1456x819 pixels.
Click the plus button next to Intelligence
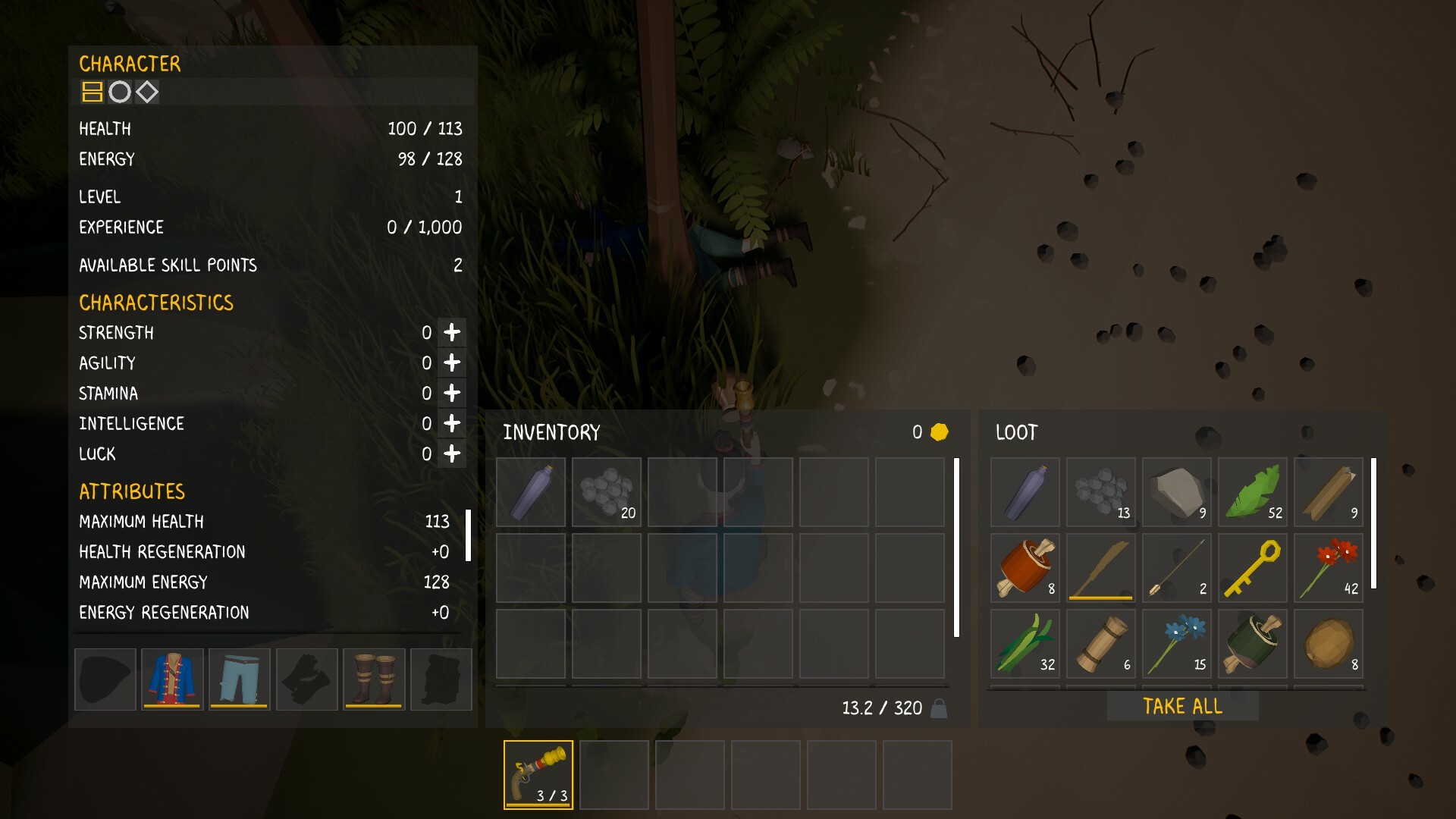point(453,423)
